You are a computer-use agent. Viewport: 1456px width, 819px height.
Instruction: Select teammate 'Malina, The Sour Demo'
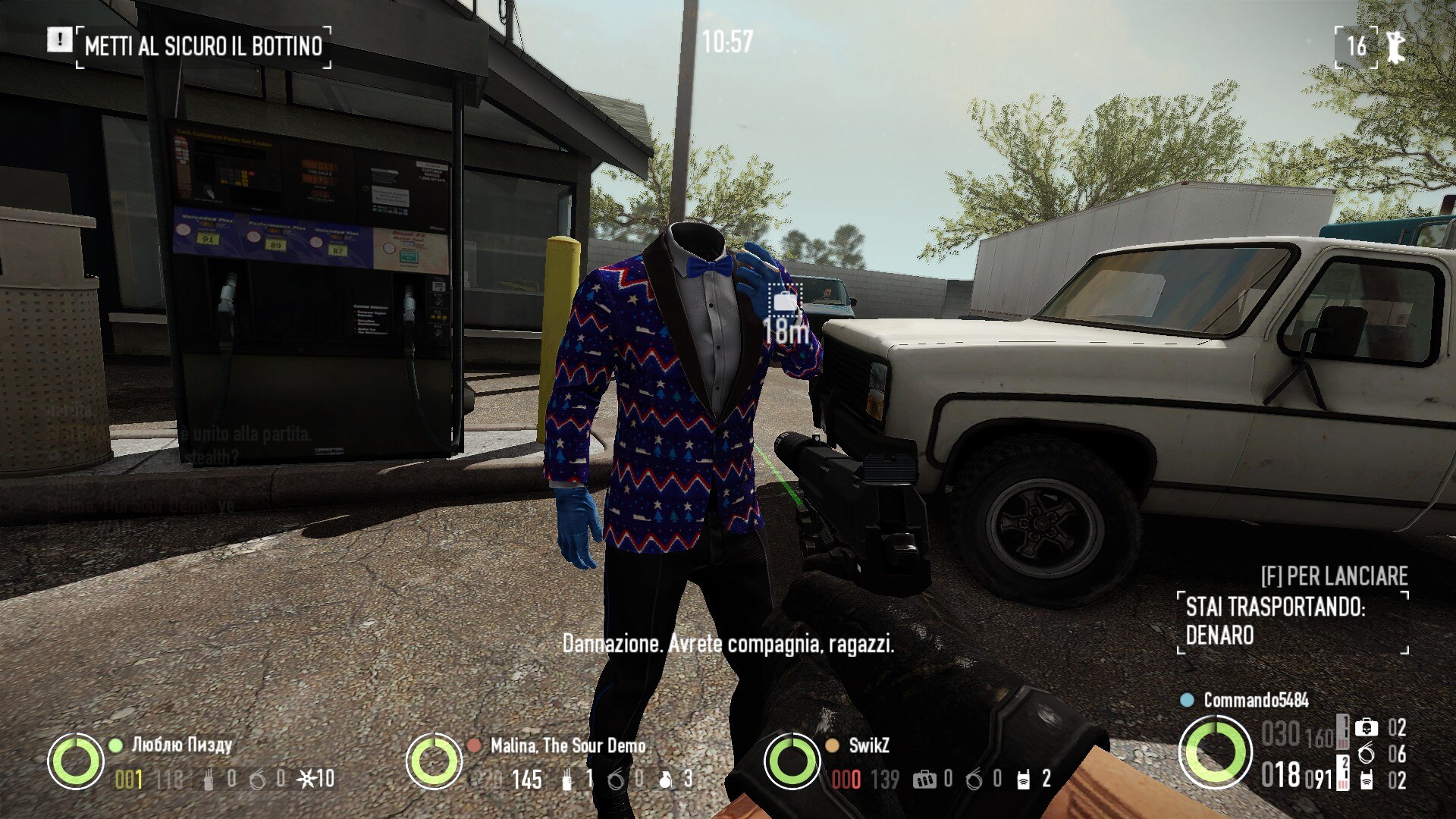(x=568, y=745)
